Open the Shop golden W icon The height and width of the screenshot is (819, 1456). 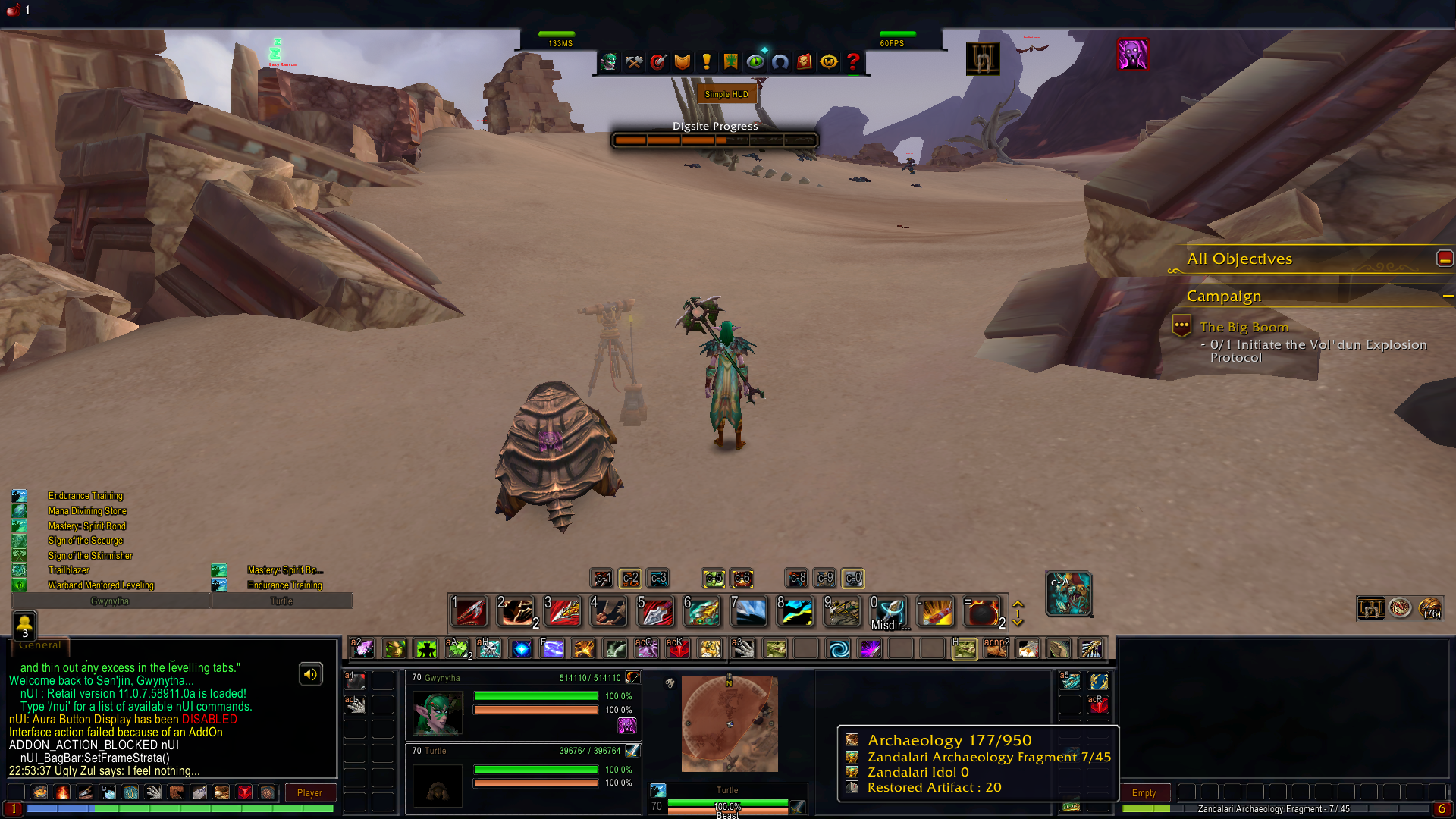click(x=829, y=62)
